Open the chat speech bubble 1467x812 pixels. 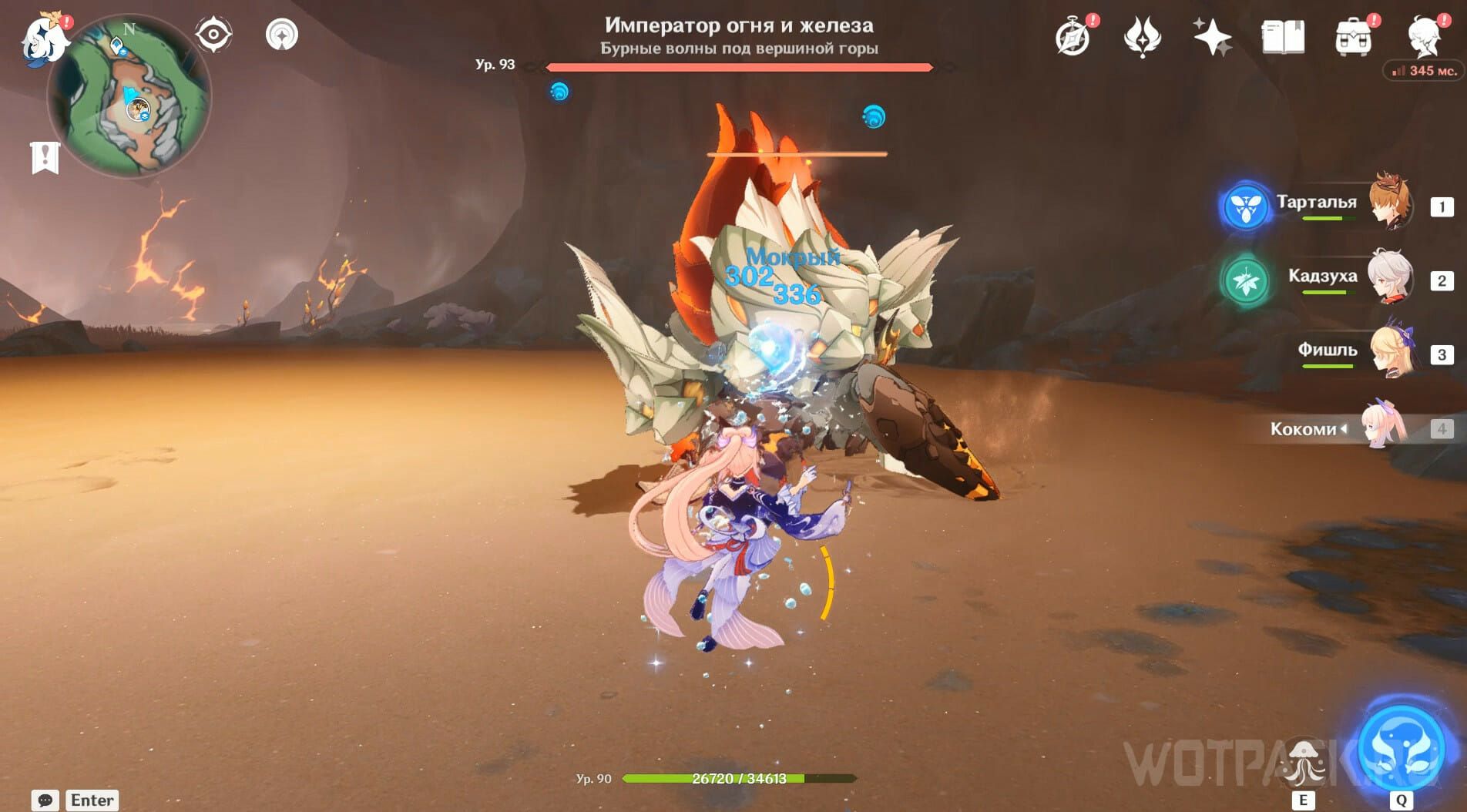pos(45,800)
